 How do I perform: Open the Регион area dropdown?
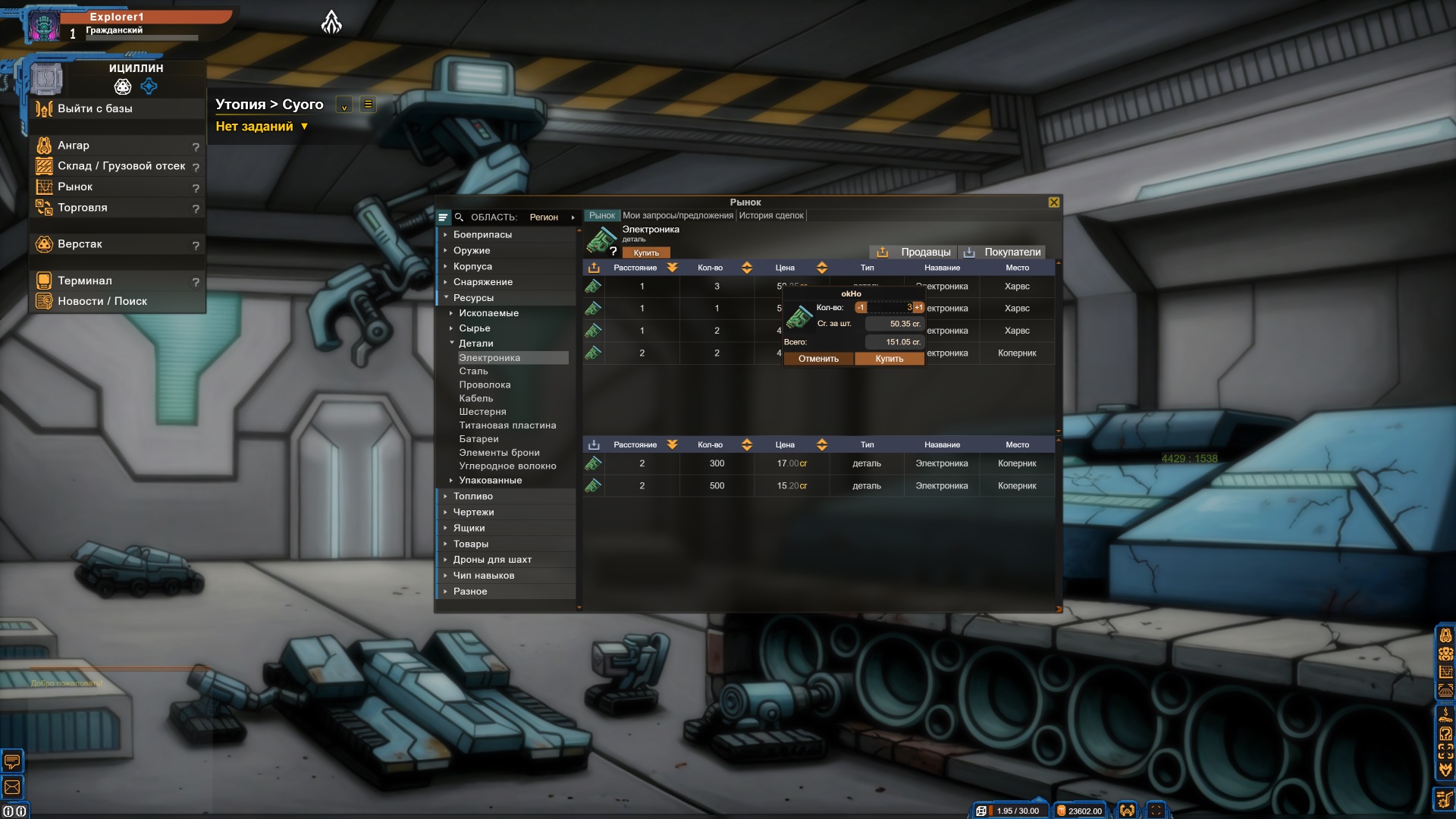tap(551, 218)
